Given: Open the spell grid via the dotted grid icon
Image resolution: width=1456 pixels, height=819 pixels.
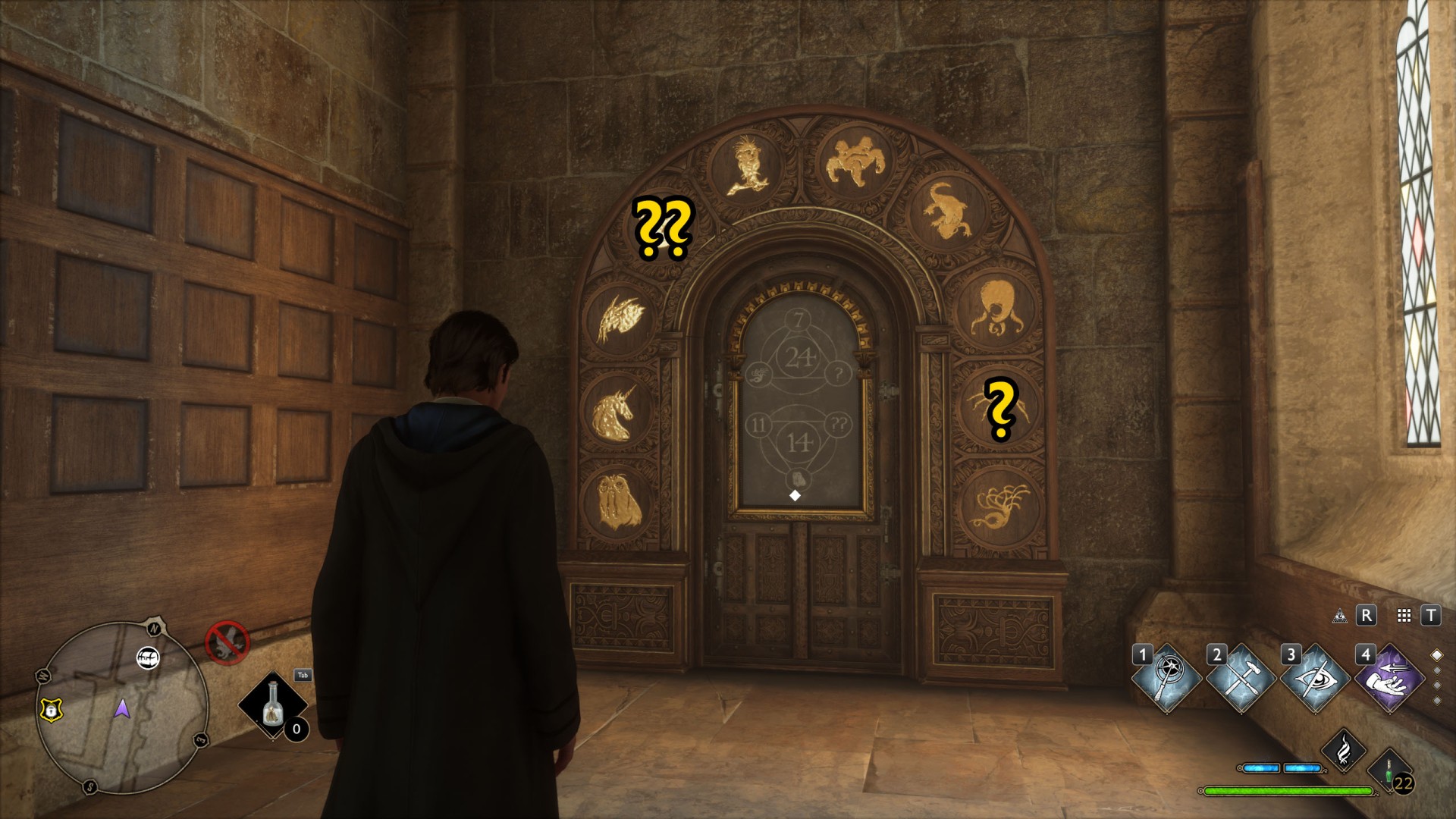Looking at the screenshot, I should [1404, 616].
